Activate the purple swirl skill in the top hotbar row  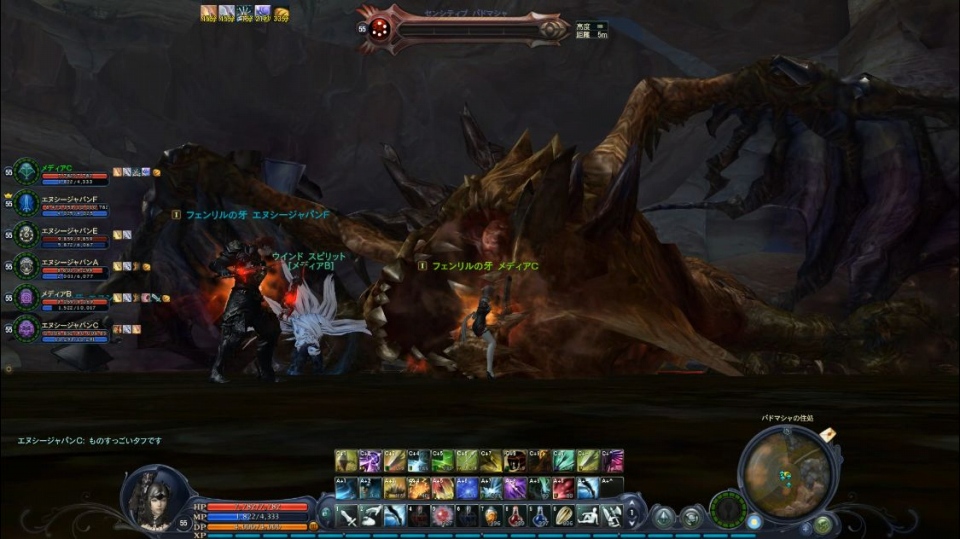[x=369, y=461]
